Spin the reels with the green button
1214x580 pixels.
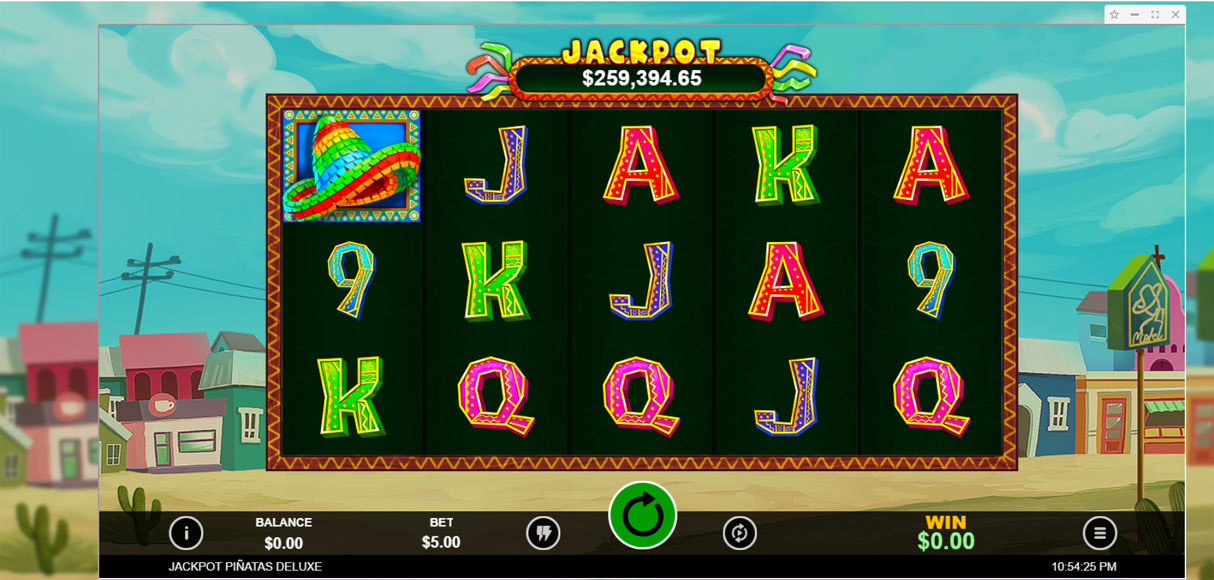642,516
